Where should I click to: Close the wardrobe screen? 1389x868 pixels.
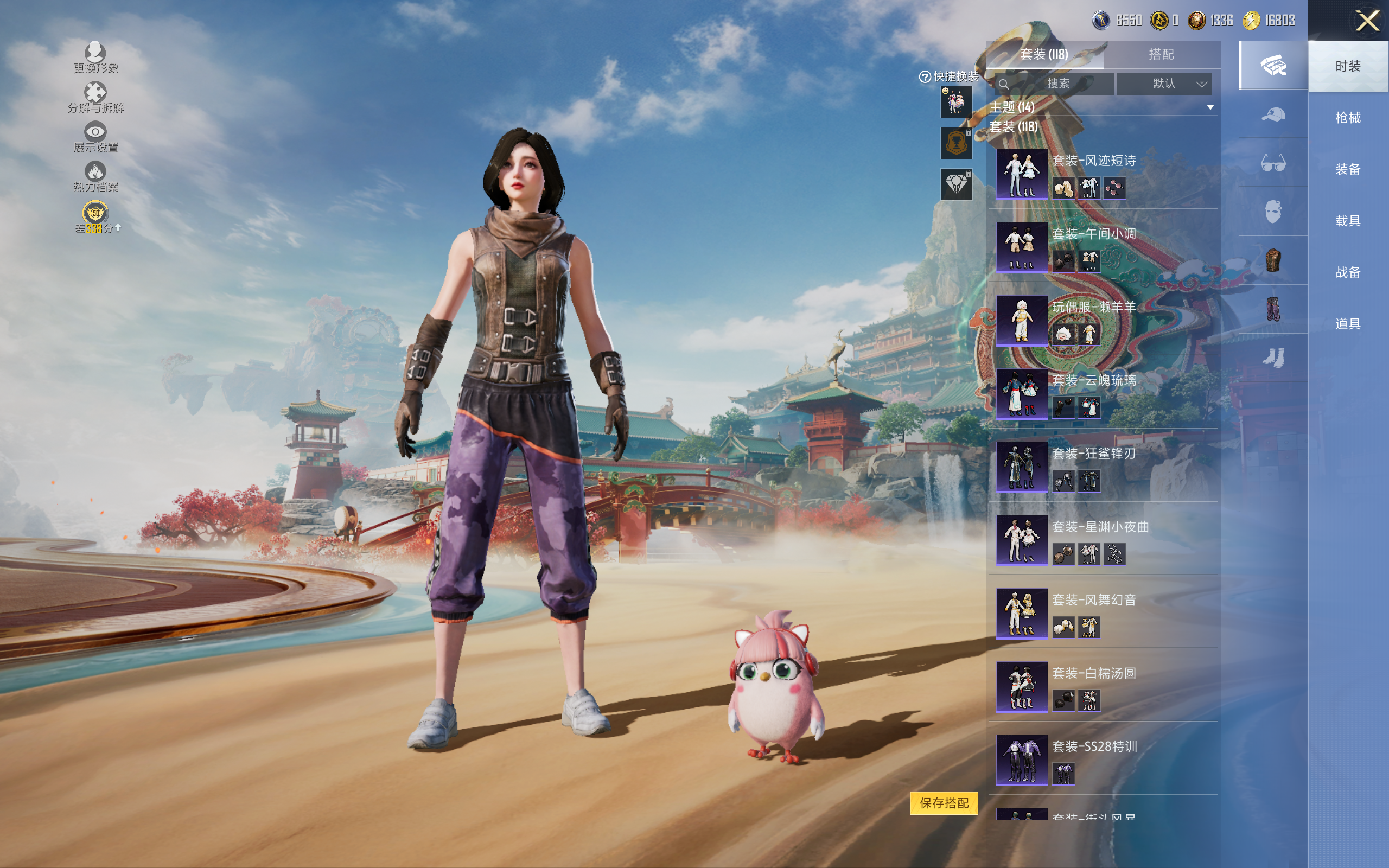click(1367, 21)
